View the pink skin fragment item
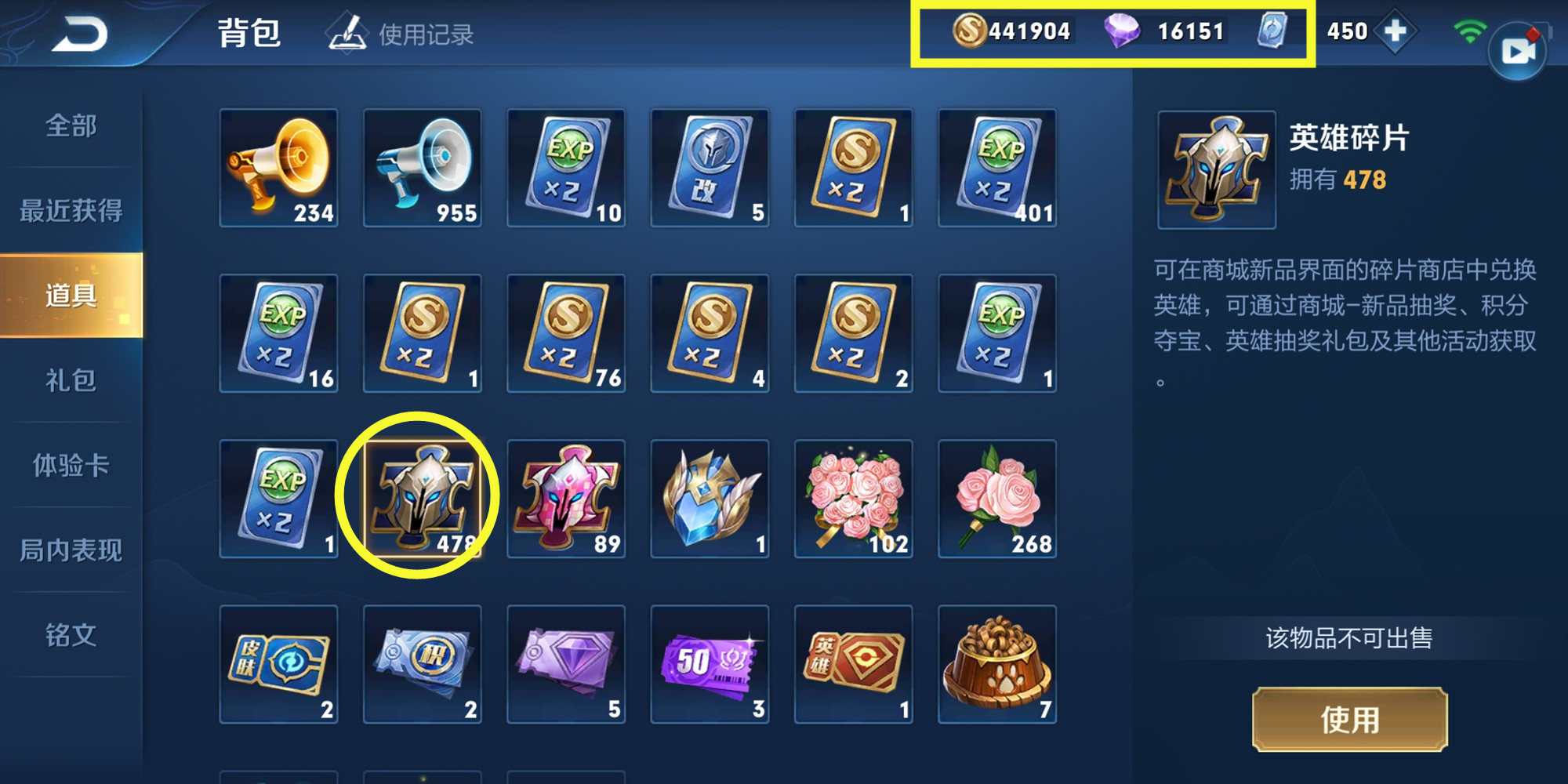The width and height of the screenshot is (1568, 784). [x=566, y=499]
